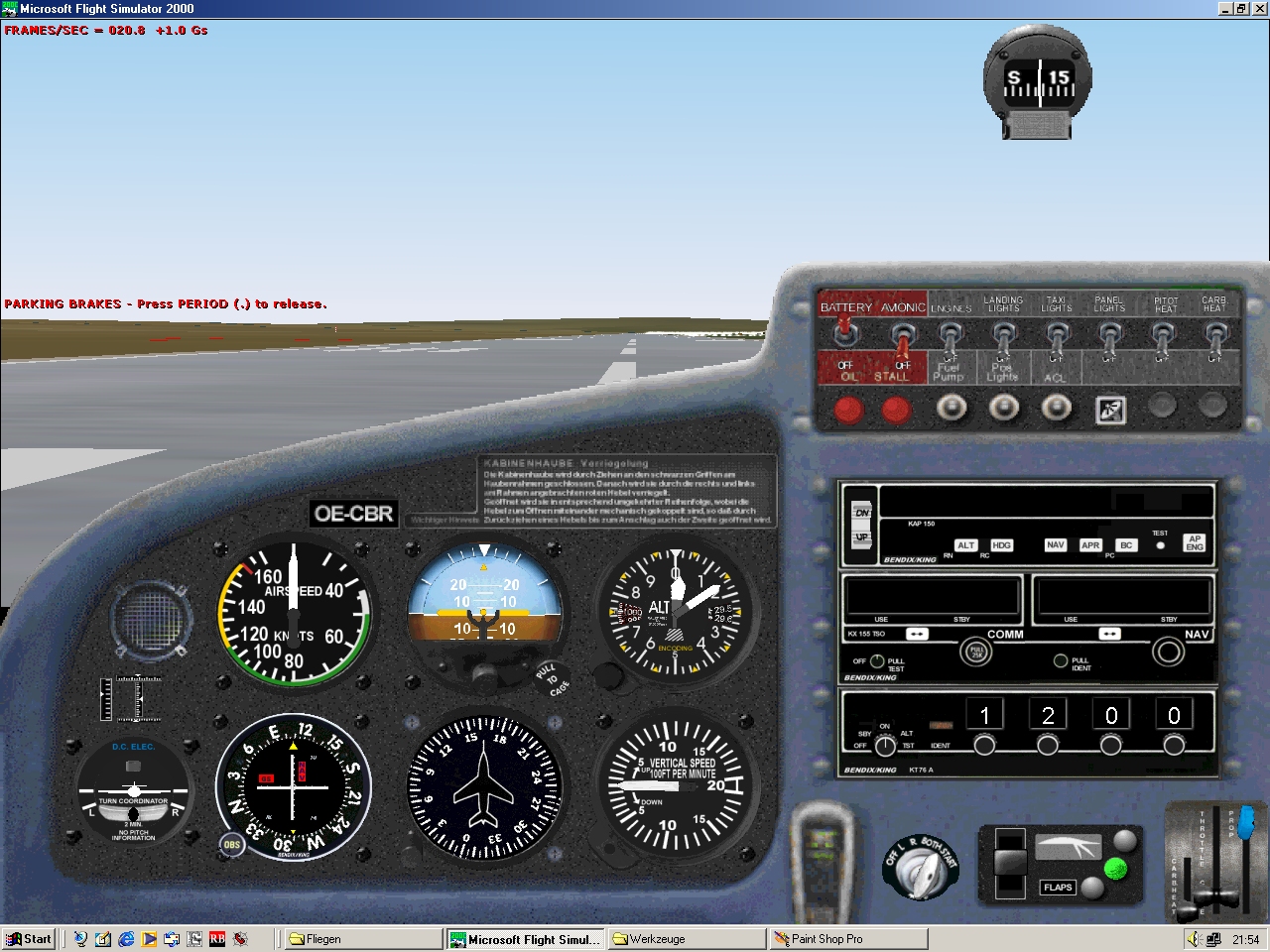Activate the autopilot HDG mode button
This screenshot has height=952, width=1270.
click(1001, 545)
